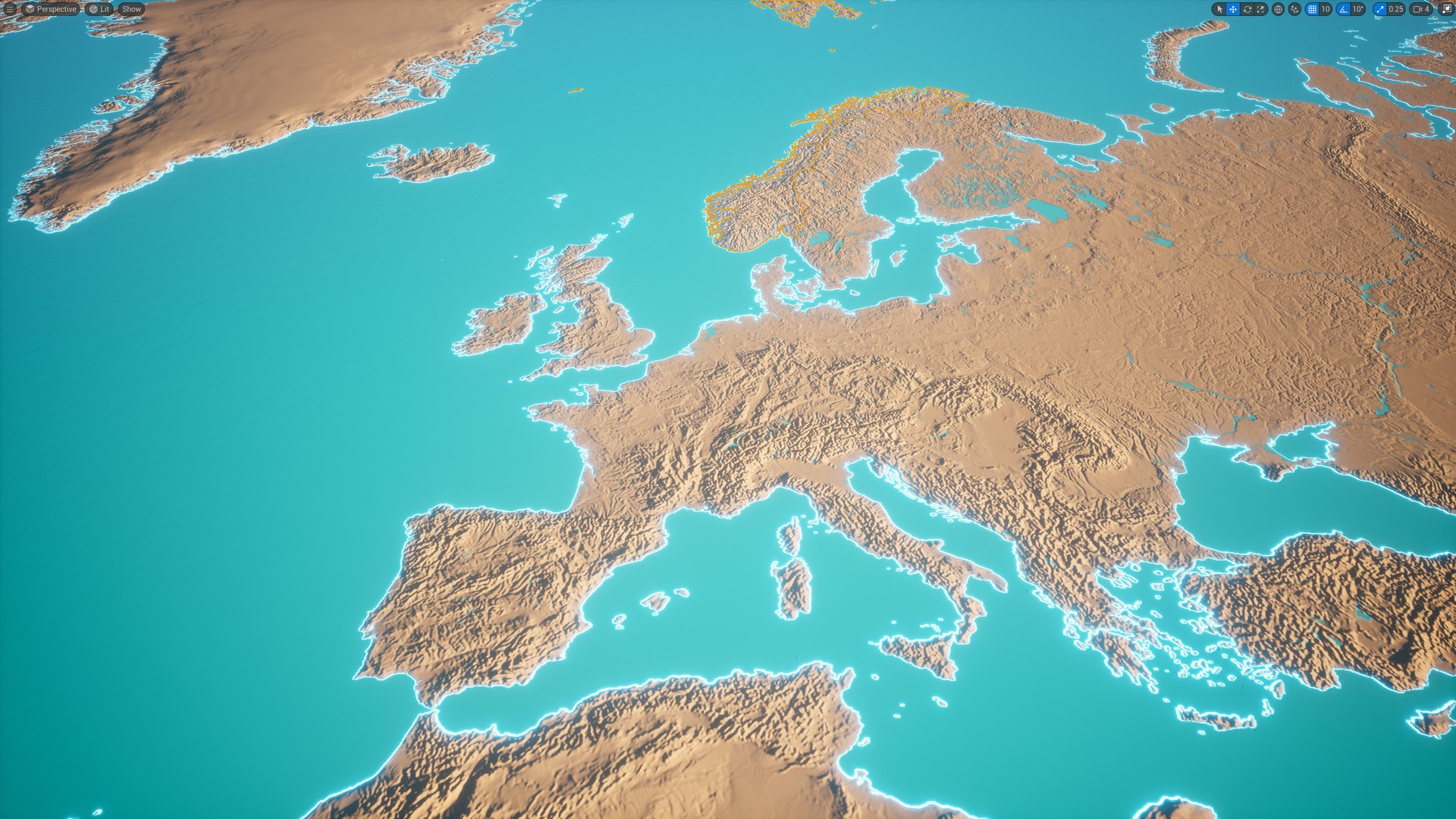1456x819 pixels.
Task: Open the viewport options hamburger menu
Action: 9,9
